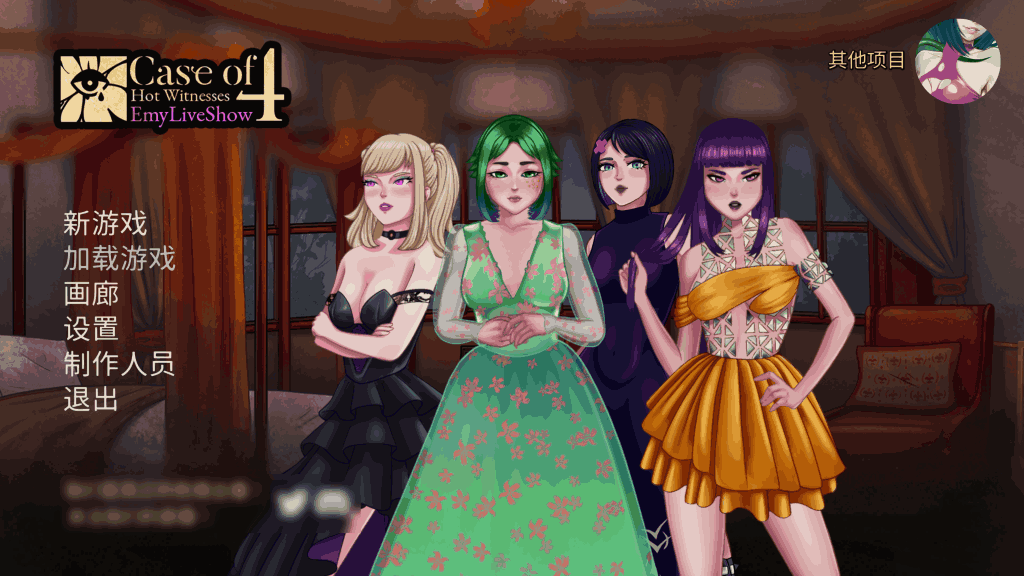Show the 制作人员 credits
The height and width of the screenshot is (576, 1024).
coord(119,363)
